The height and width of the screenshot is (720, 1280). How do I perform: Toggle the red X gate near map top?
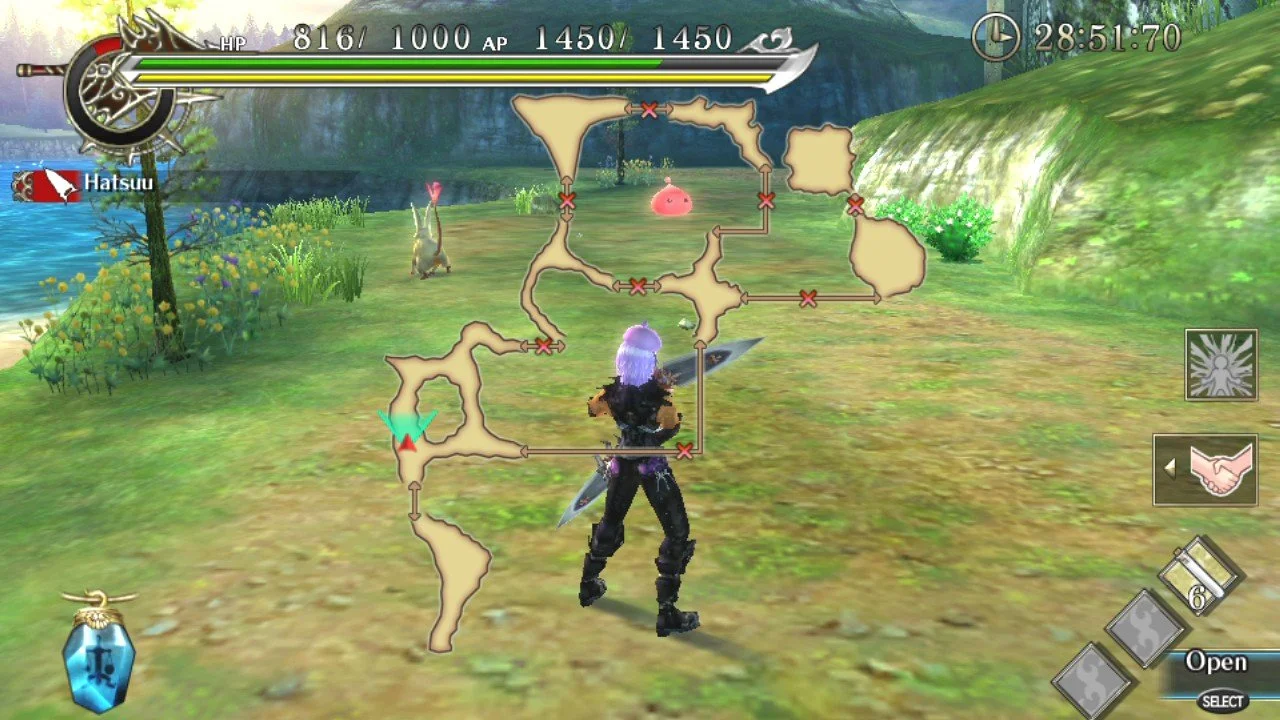click(650, 111)
